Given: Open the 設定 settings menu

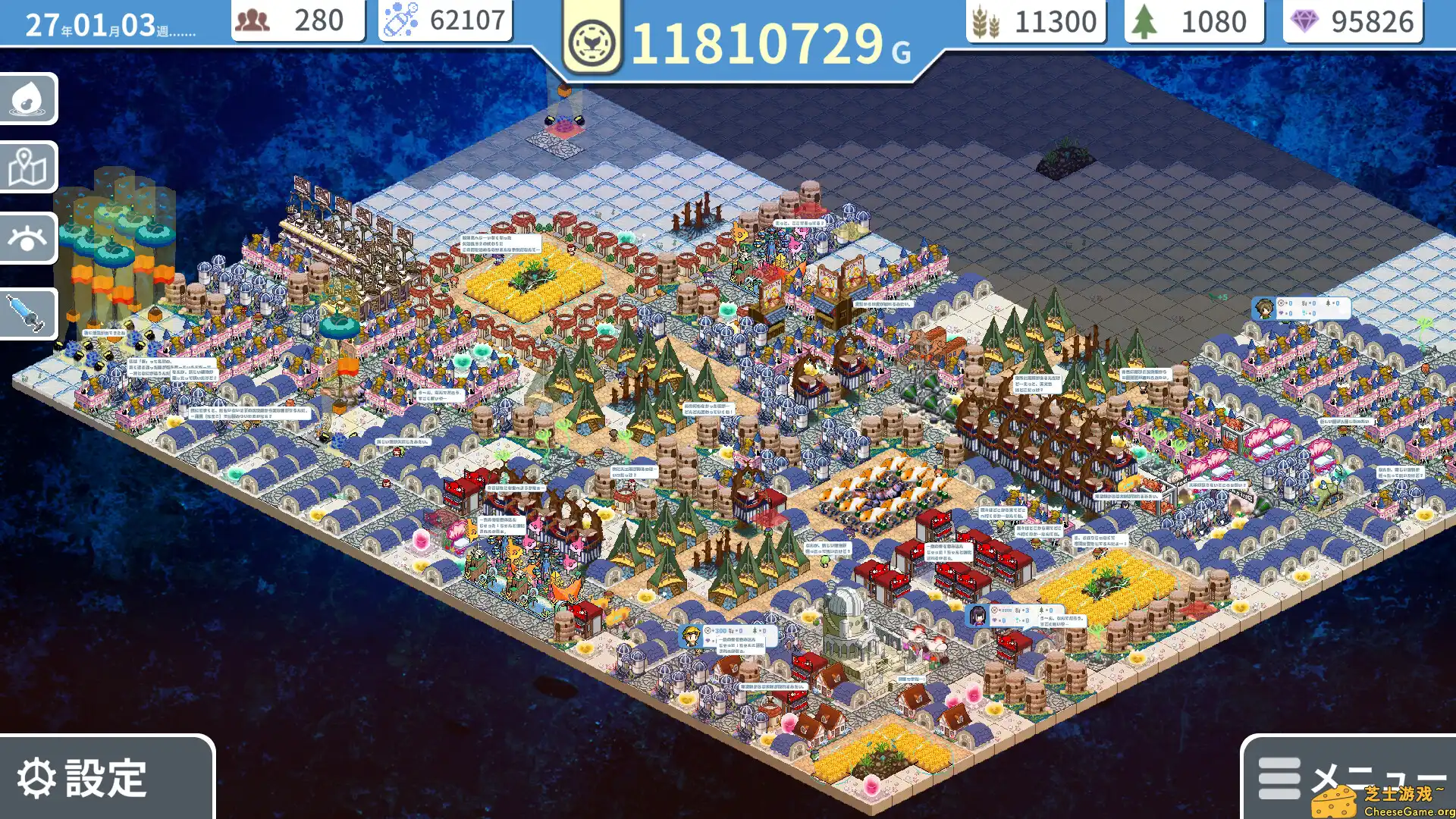Looking at the screenshot, I should 99,777.
